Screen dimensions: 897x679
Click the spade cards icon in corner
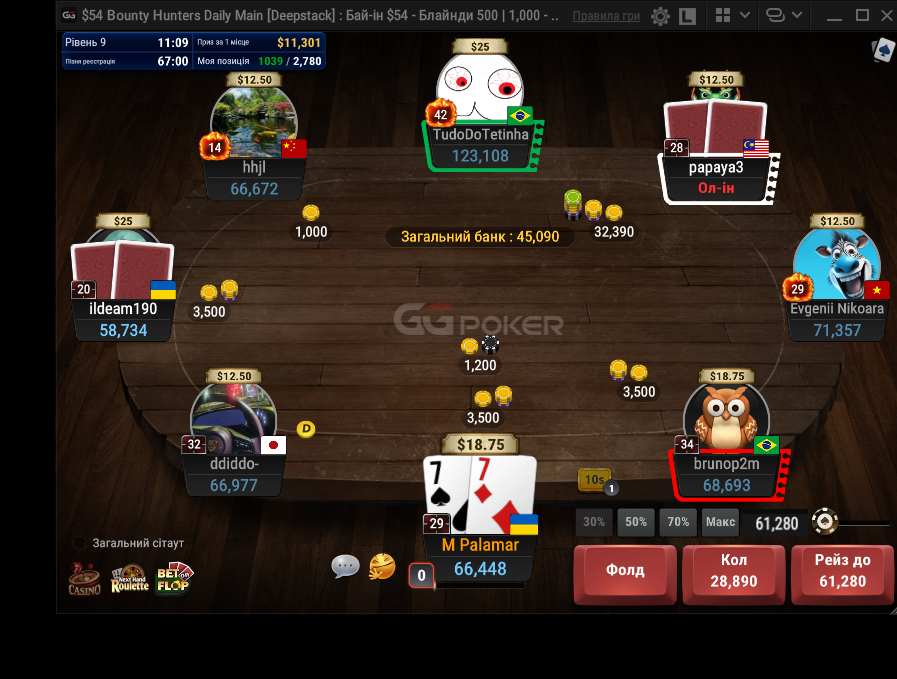[883, 51]
